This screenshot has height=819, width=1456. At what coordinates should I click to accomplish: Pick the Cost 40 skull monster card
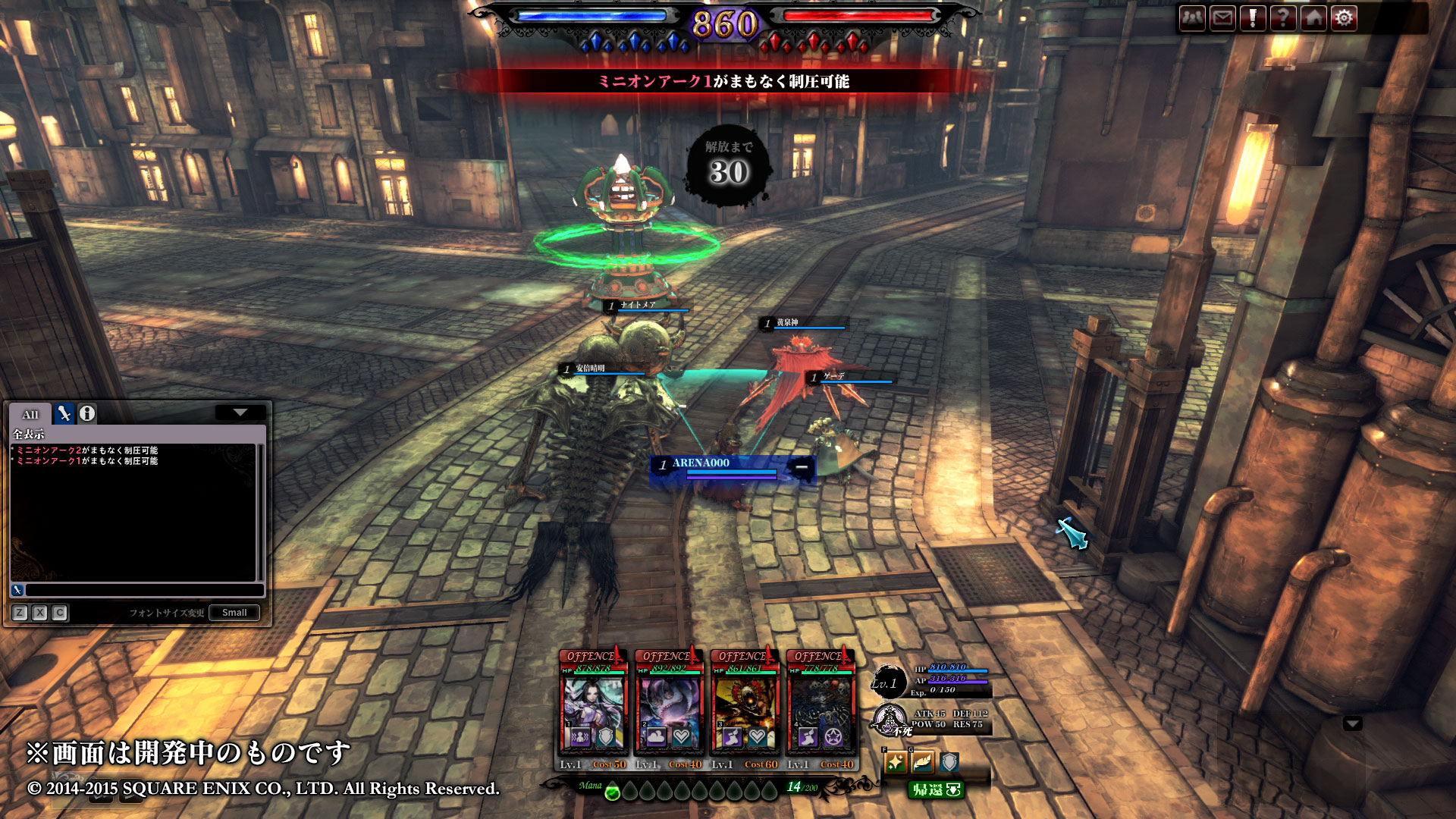point(821,710)
